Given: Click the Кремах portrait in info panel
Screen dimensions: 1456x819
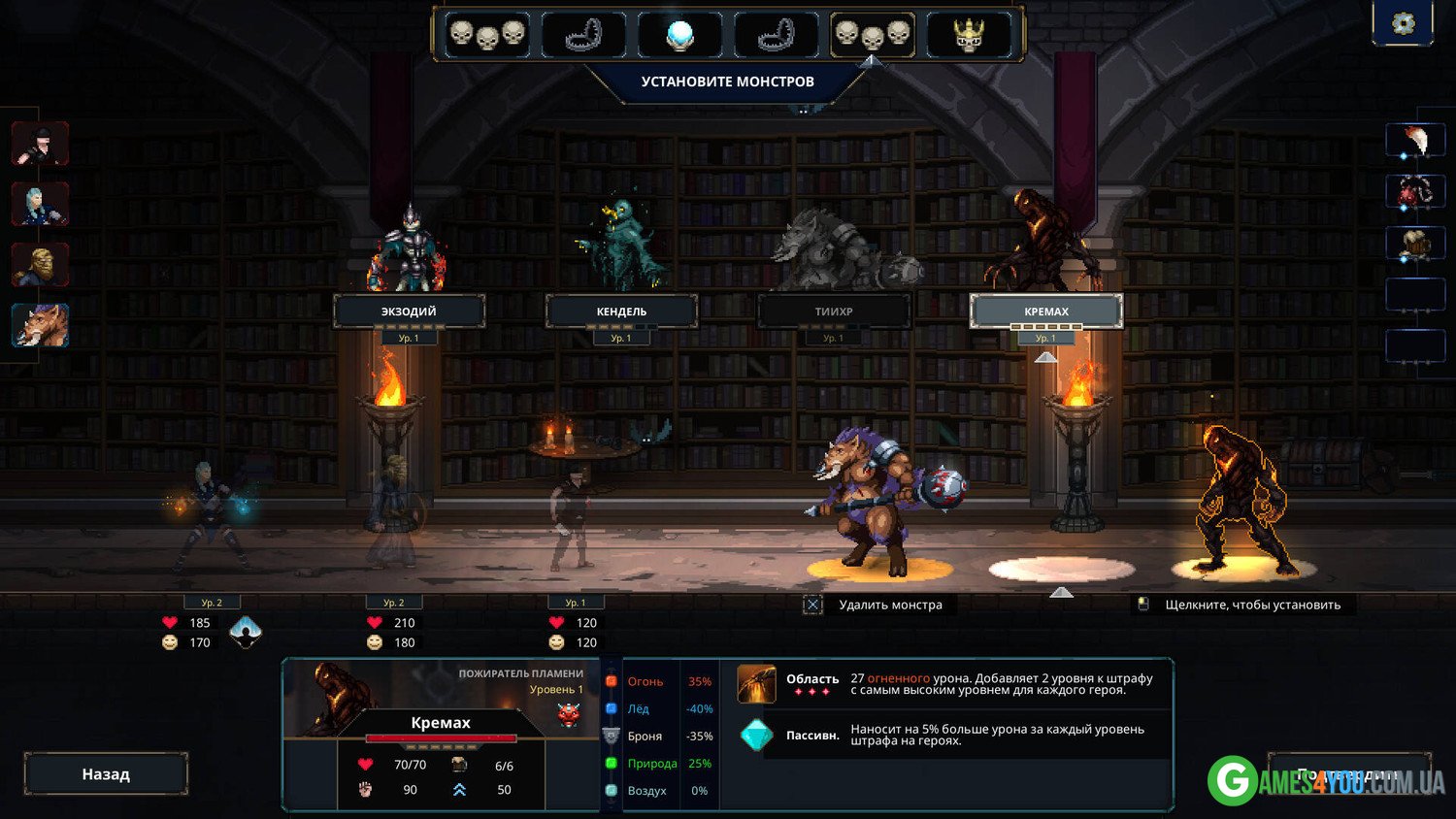Looking at the screenshot, I should click(x=335, y=697).
